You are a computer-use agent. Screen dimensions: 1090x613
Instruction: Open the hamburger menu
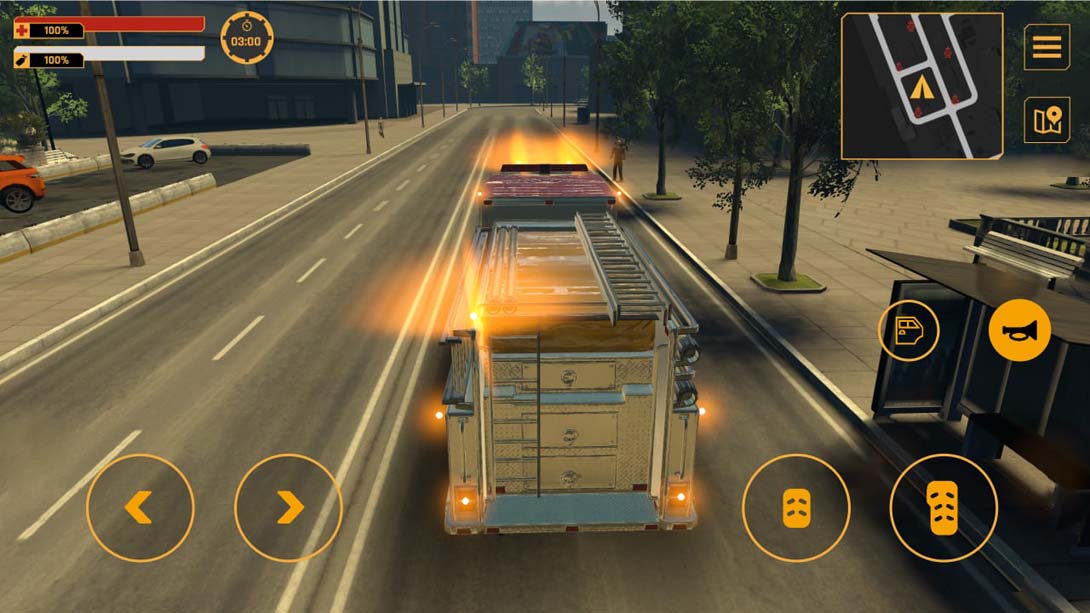(x=1046, y=47)
